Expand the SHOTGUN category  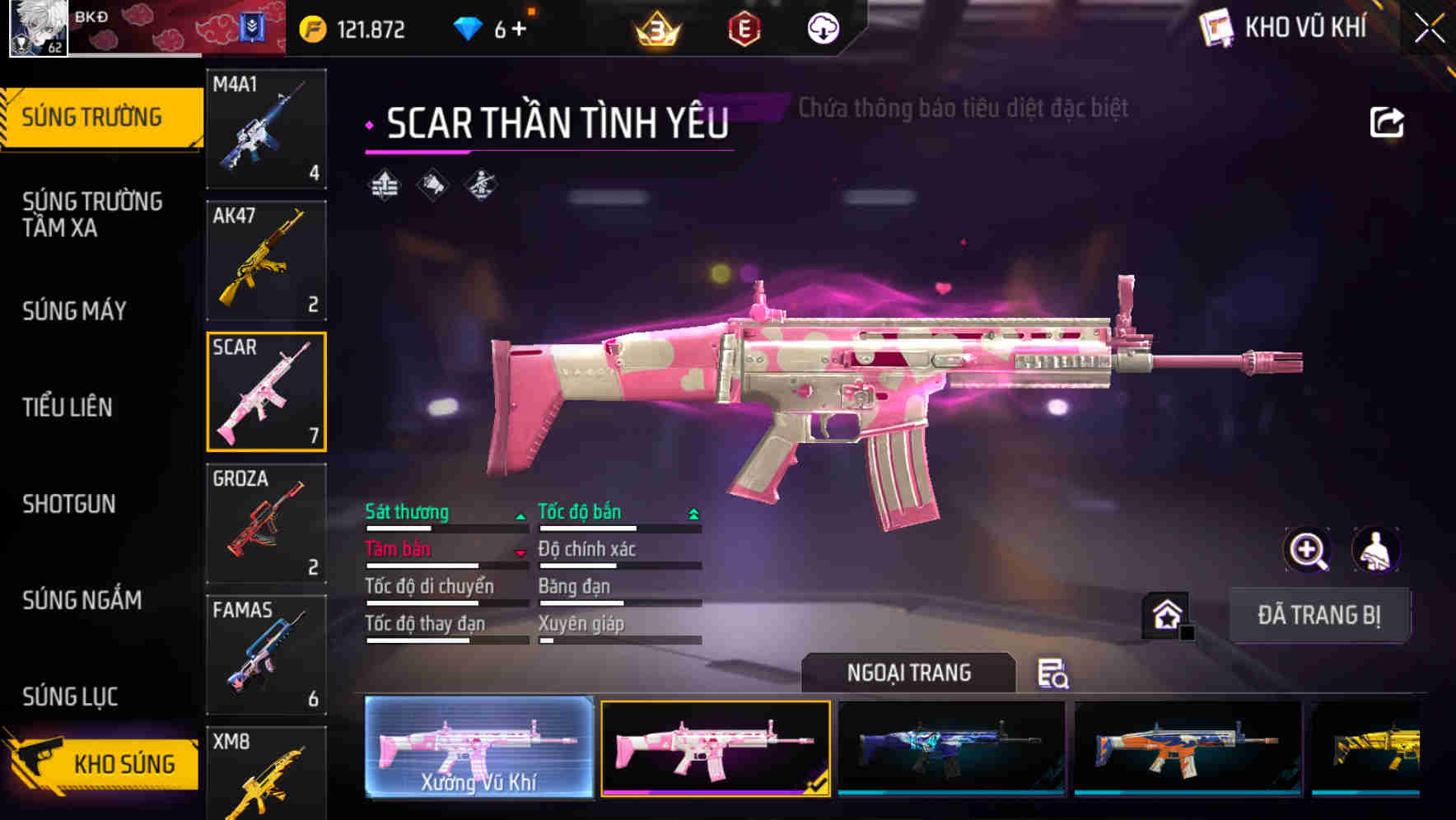pos(70,504)
